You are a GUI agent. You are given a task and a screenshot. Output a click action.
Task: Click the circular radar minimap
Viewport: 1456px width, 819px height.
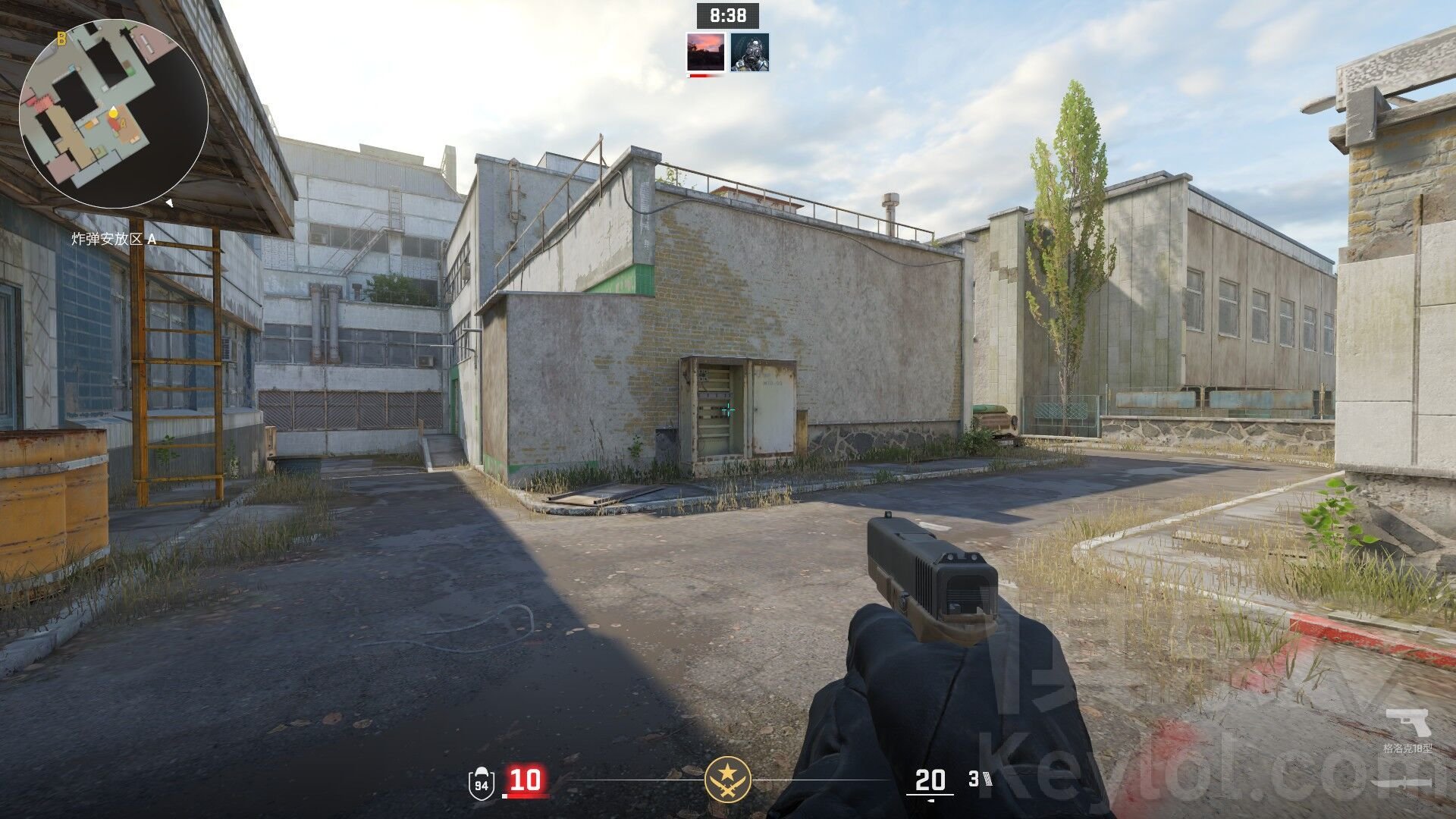pos(114,114)
